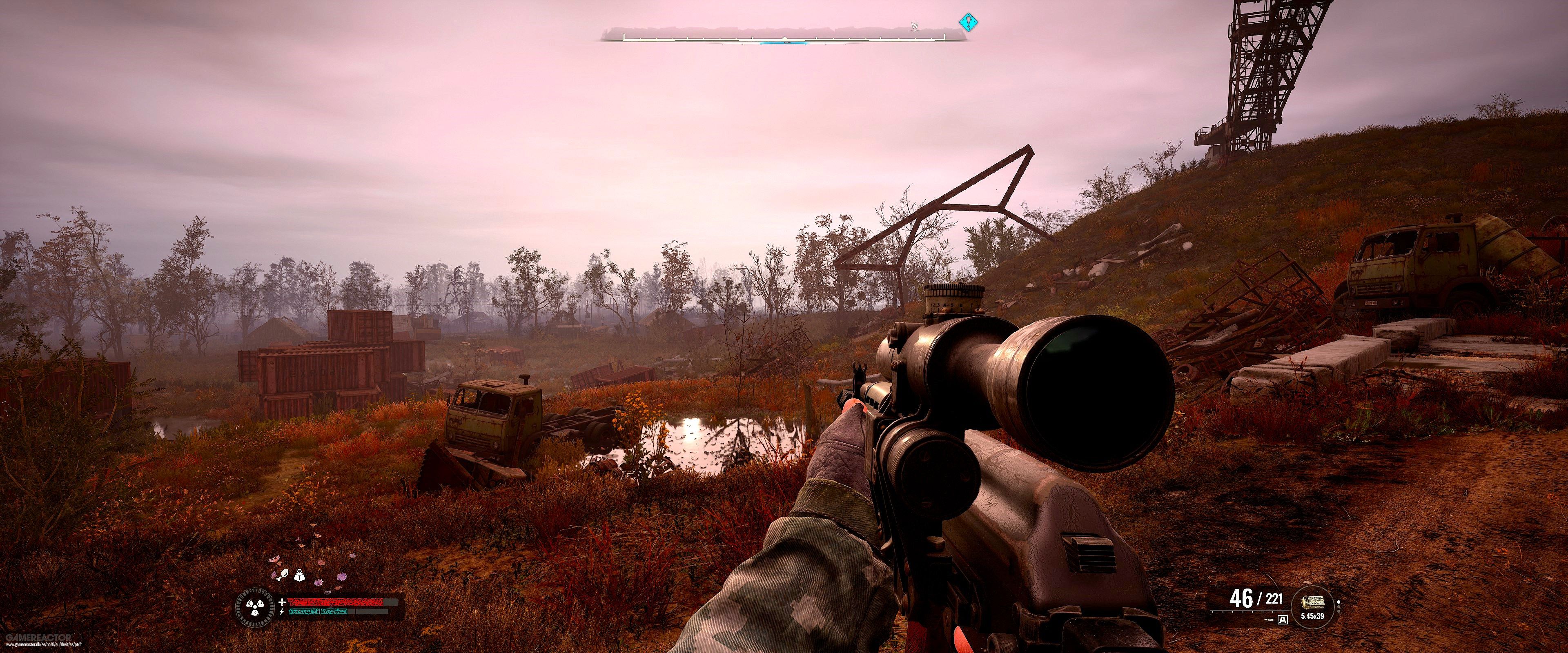Click the stamina lightning bolt icon
Viewport: 1568px width, 653px height.
click(282, 612)
